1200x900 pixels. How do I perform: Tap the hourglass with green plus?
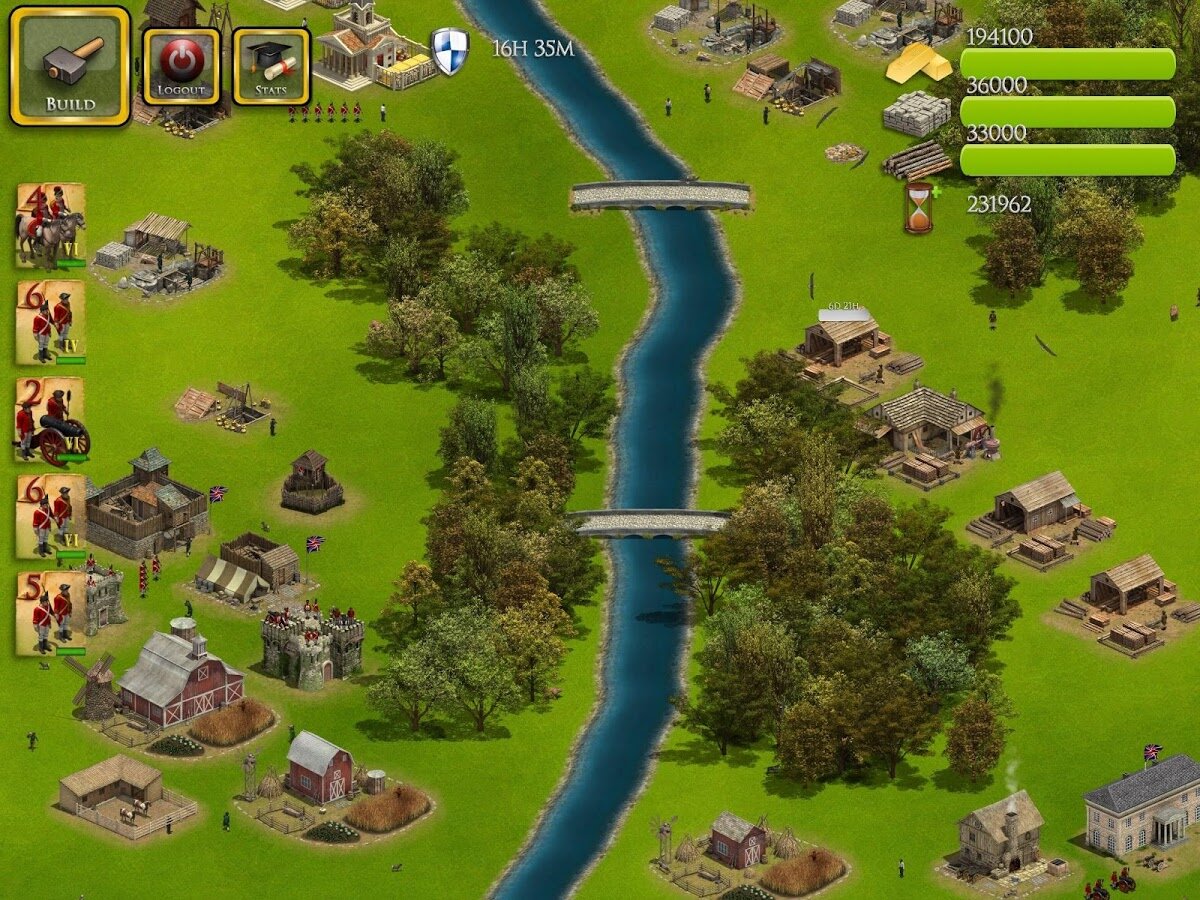(920, 206)
